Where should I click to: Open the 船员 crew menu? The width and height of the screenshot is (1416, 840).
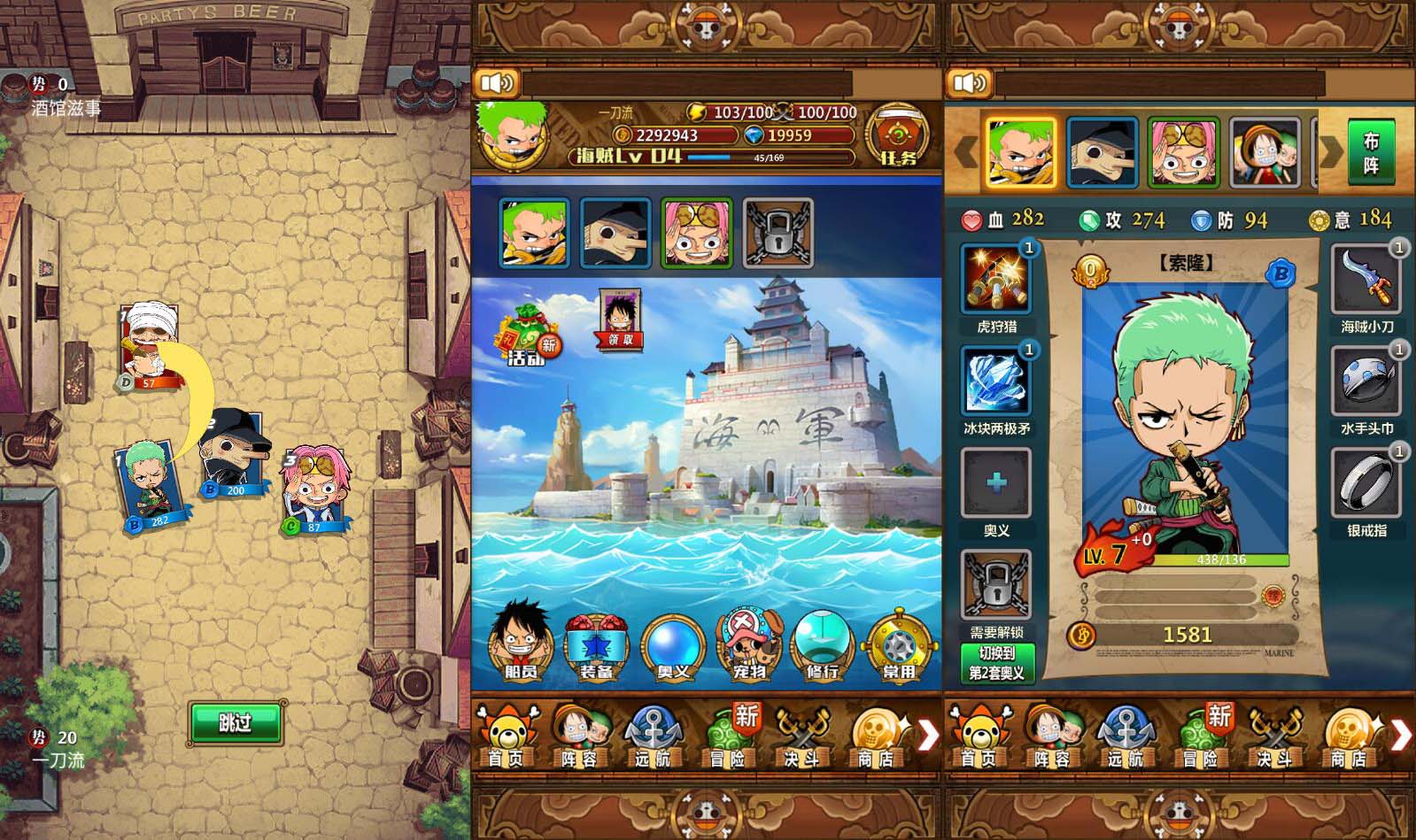tap(521, 643)
